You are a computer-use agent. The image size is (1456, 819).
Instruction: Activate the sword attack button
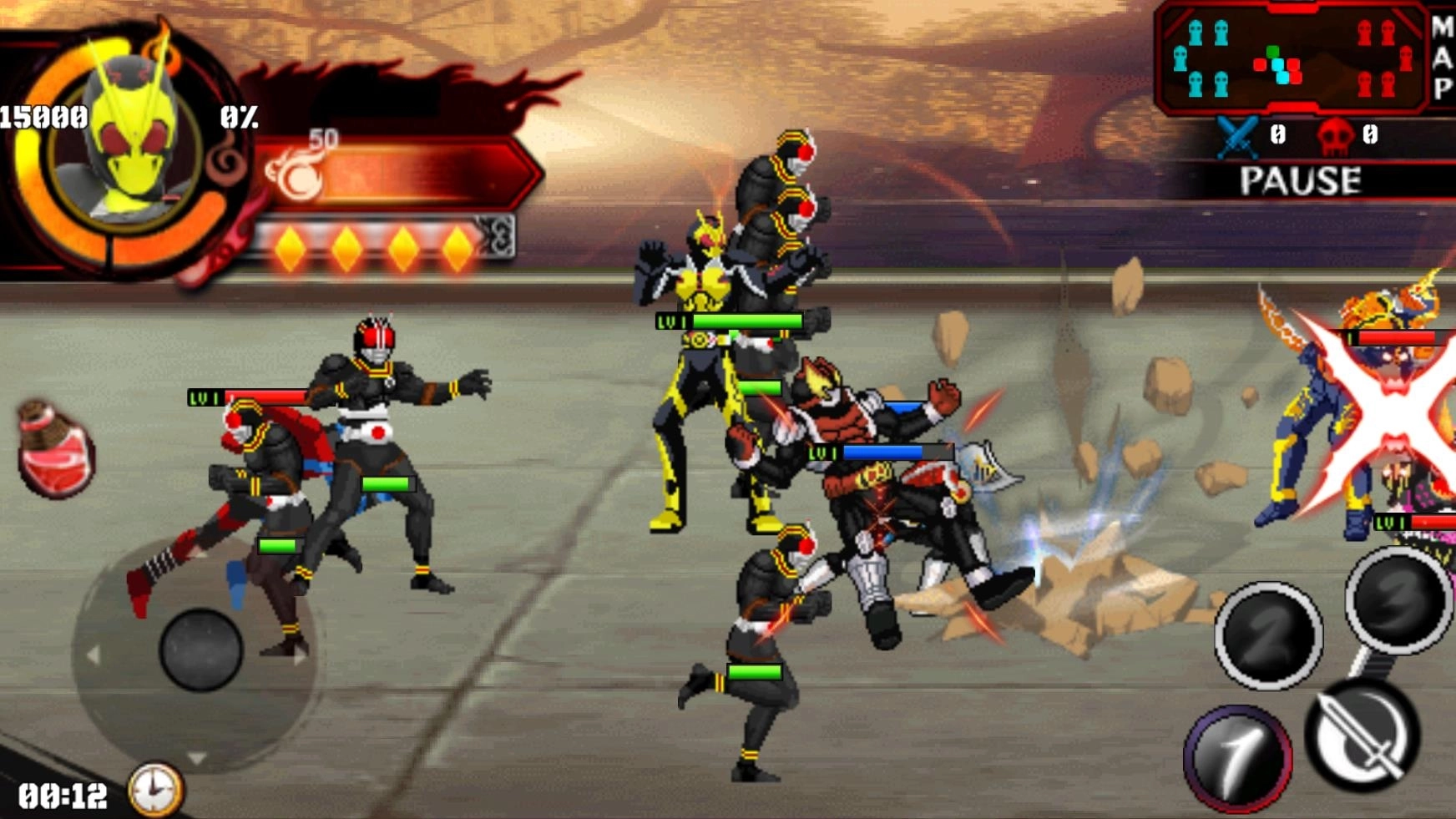tap(1362, 736)
